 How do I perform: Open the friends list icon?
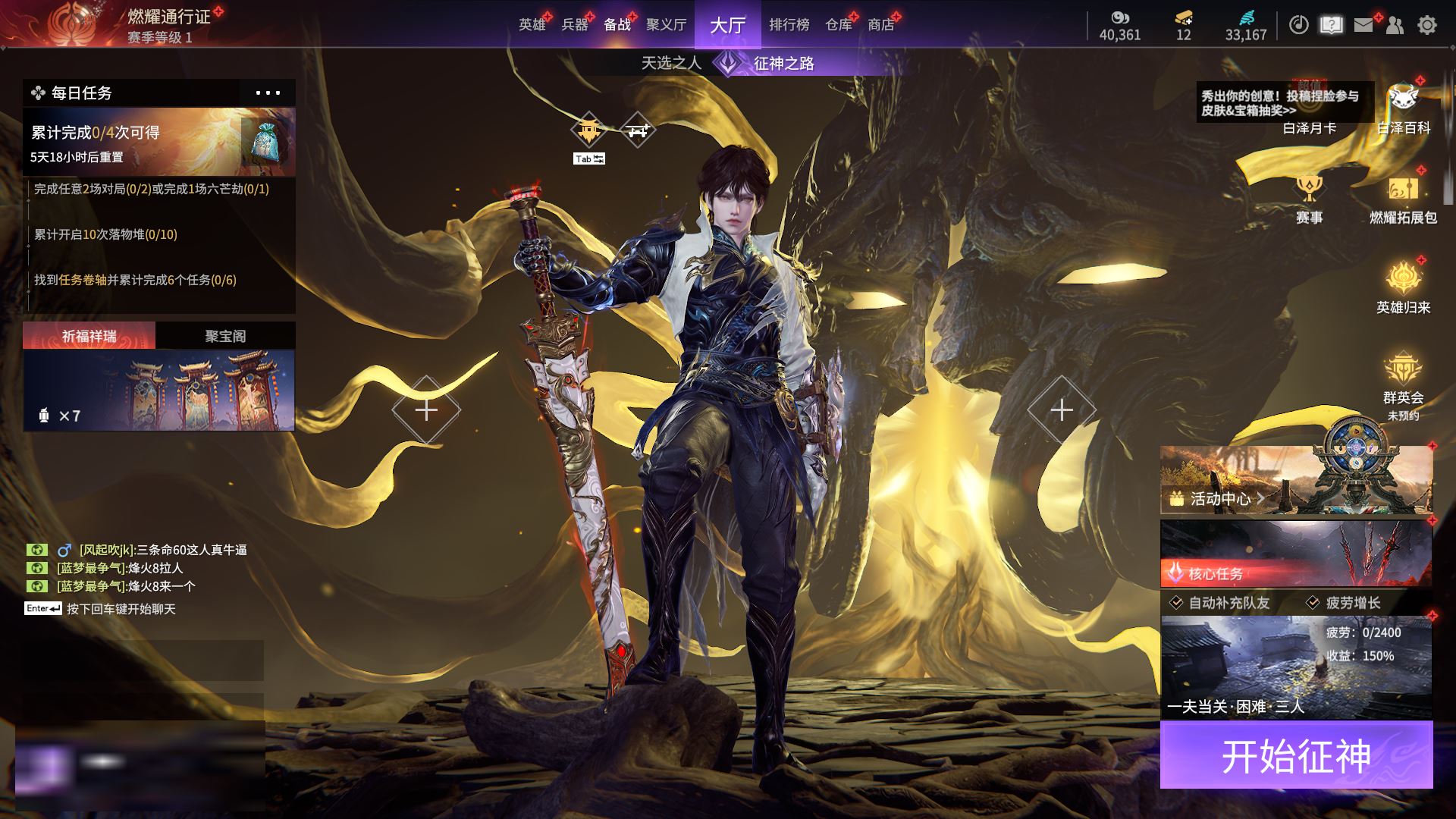(1395, 25)
